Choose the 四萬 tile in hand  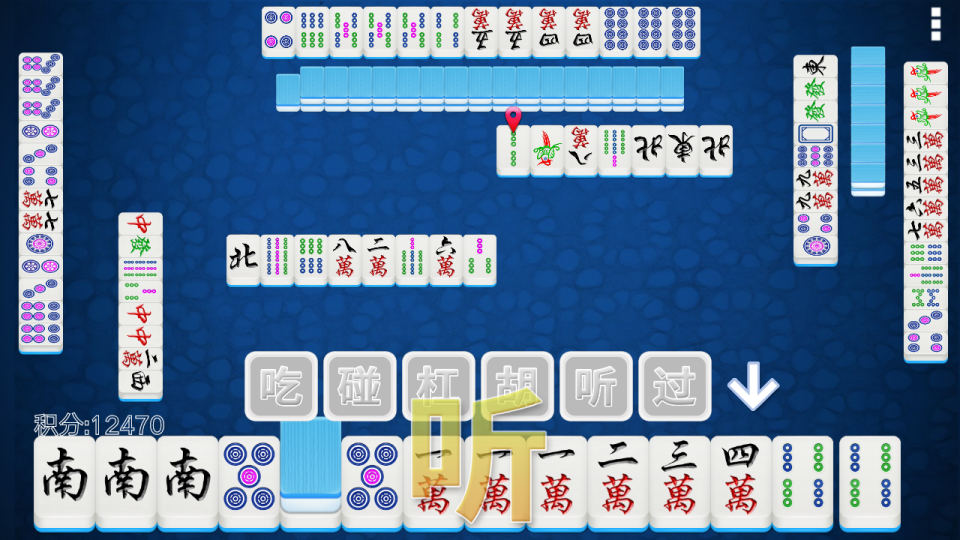(x=741, y=482)
